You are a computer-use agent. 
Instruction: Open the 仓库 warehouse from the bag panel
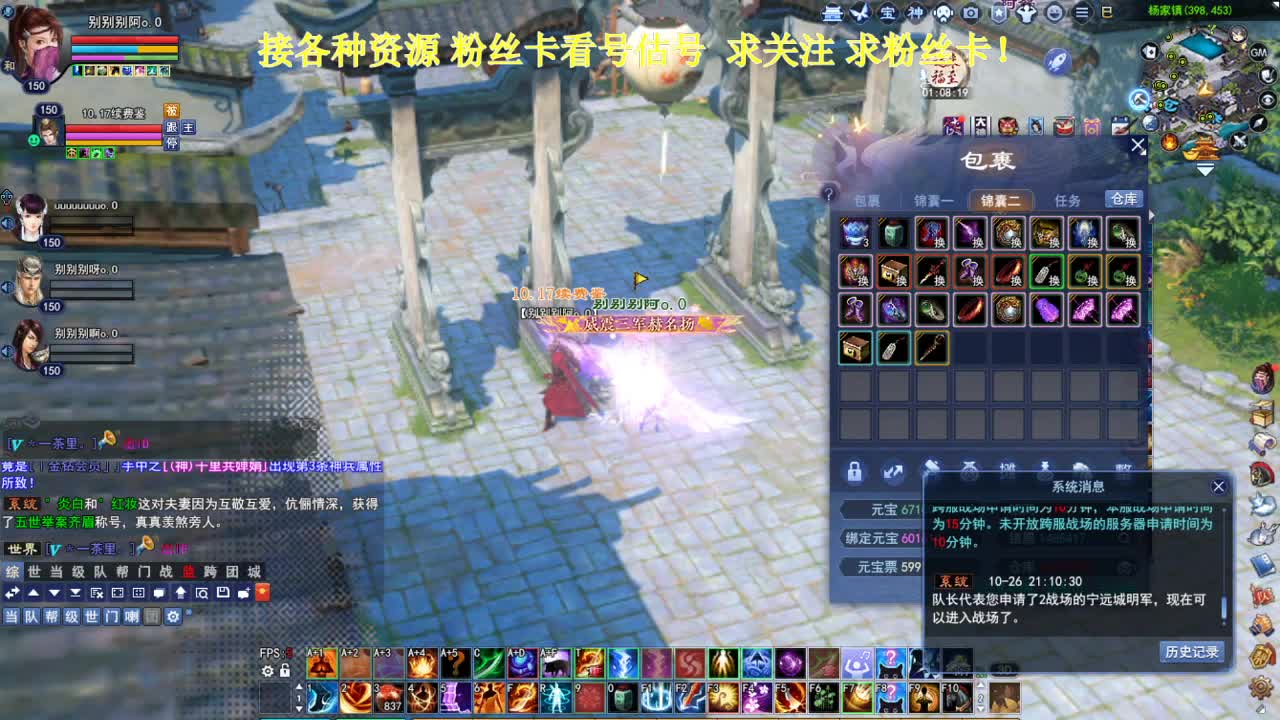(1122, 199)
